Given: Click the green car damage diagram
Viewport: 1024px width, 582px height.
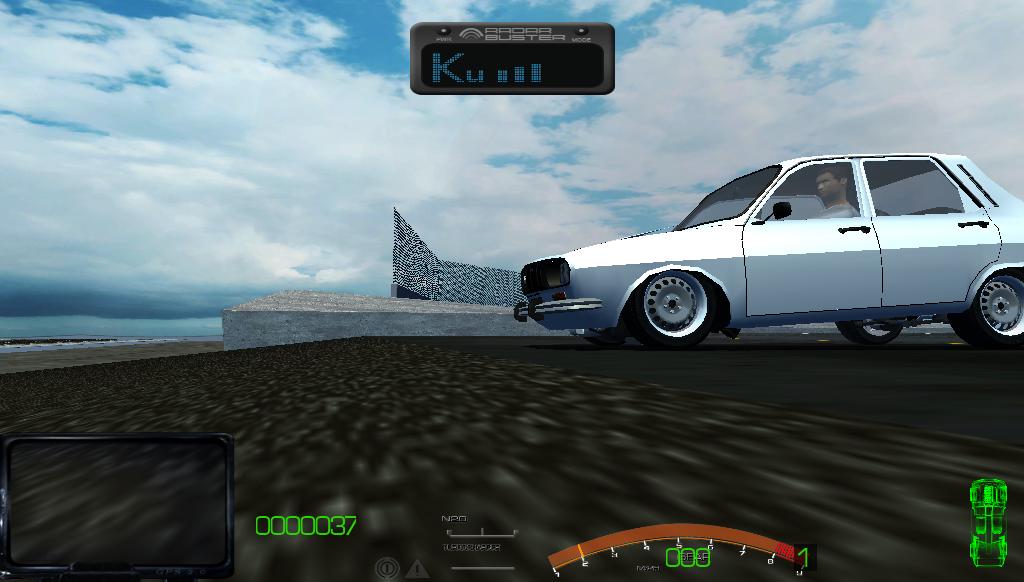Looking at the screenshot, I should tap(988, 521).
